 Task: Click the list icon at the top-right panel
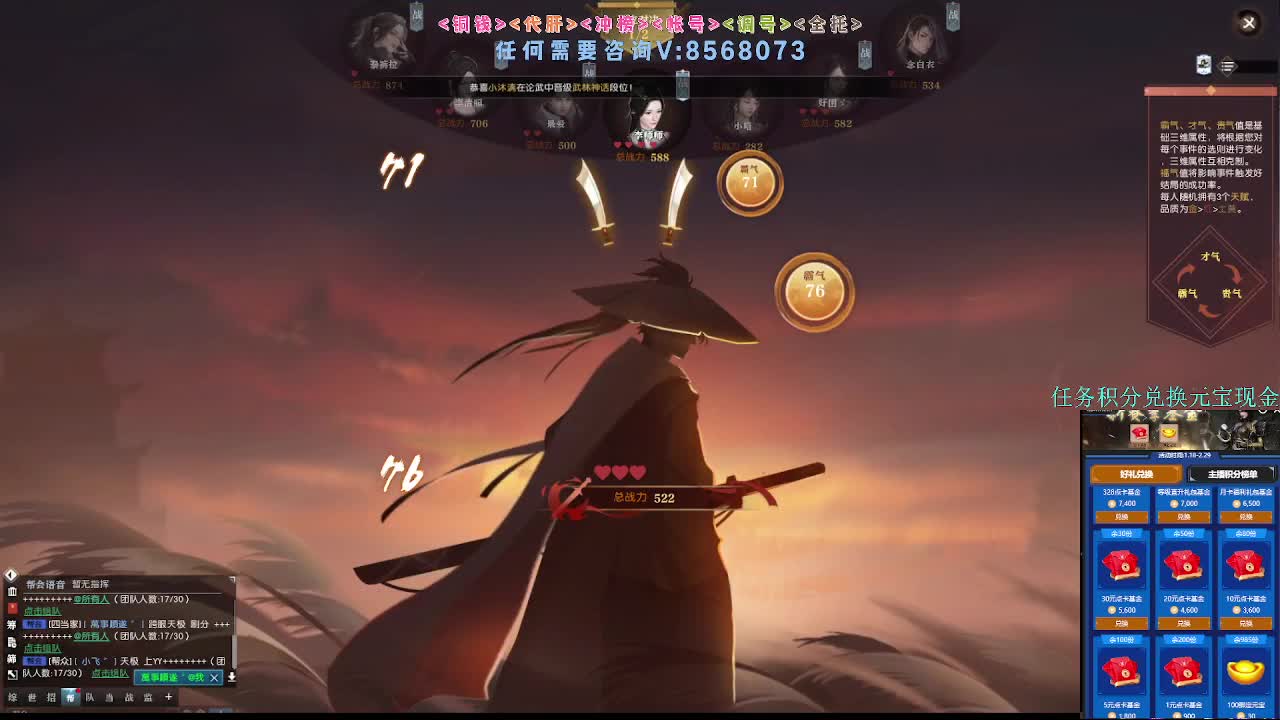[x=1227, y=65]
